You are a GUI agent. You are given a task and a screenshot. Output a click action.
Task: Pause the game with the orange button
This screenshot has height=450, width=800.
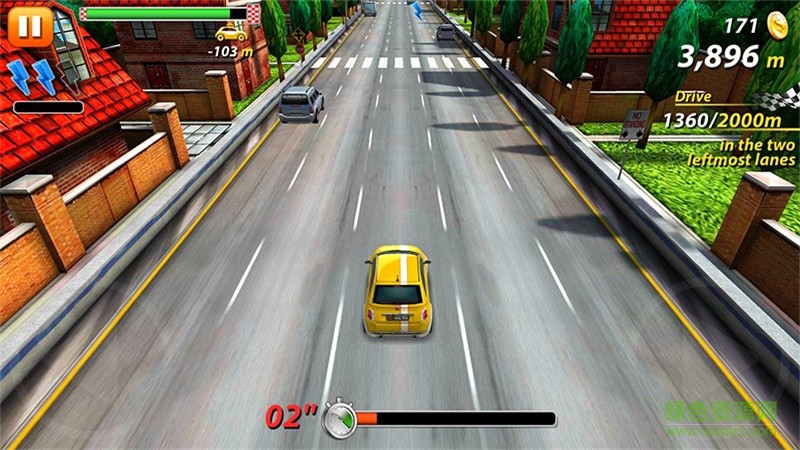click(28, 27)
